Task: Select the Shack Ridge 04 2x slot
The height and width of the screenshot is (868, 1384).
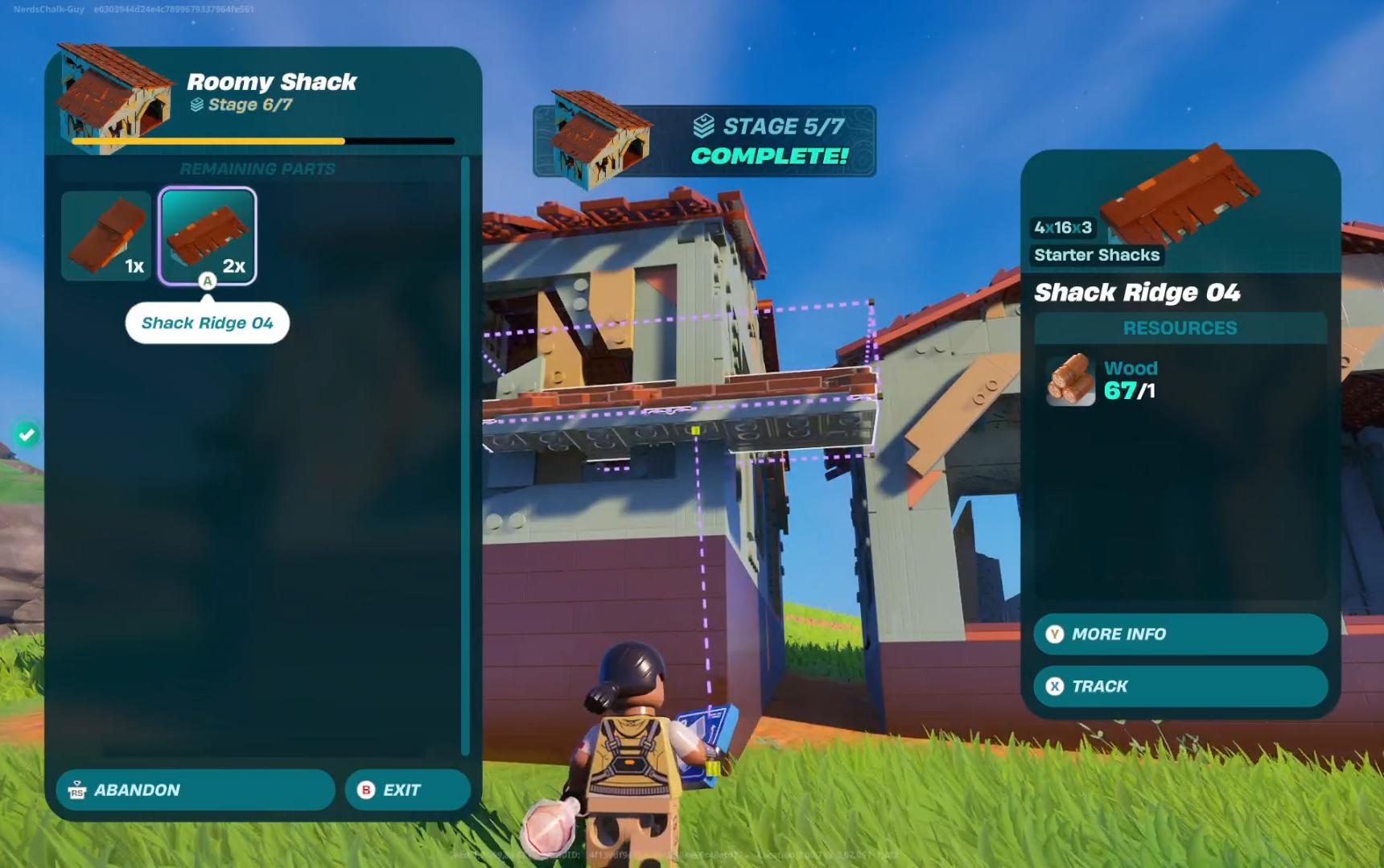Action: [208, 236]
